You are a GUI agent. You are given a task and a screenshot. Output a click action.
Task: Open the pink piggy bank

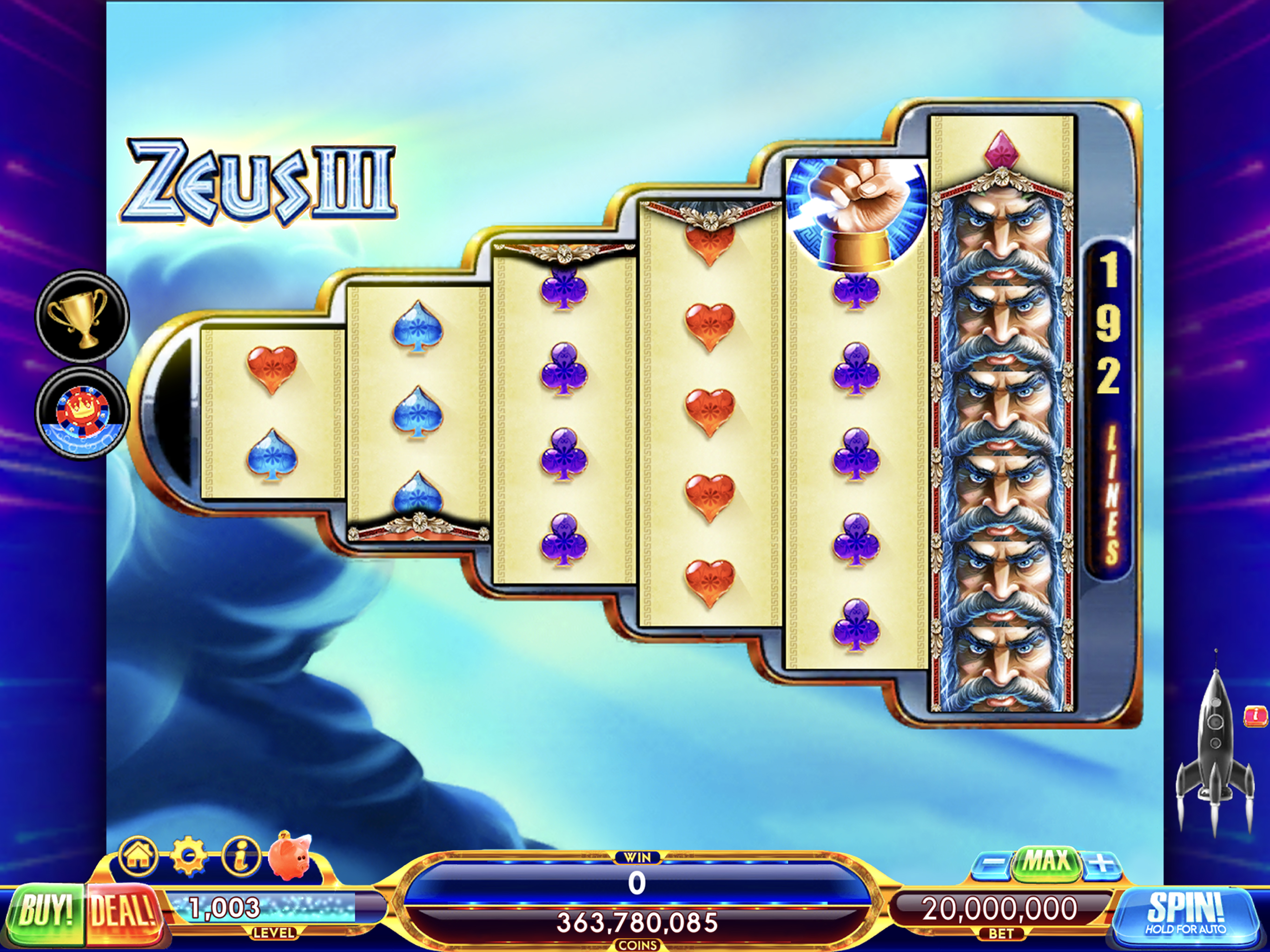click(291, 856)
